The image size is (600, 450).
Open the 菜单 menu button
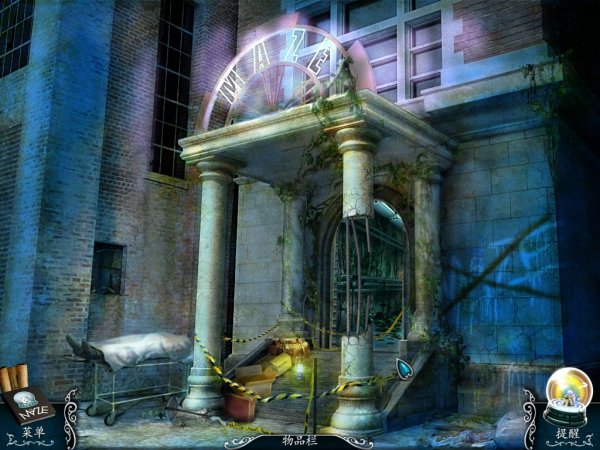click(x=29, y=434)
